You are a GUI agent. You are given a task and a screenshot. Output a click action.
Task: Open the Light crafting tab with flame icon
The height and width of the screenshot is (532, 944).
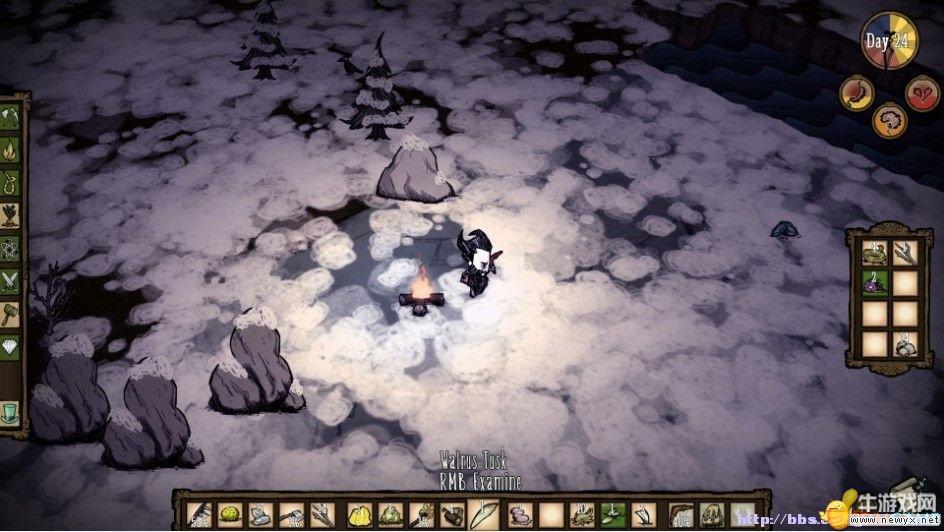coord(10,151)
